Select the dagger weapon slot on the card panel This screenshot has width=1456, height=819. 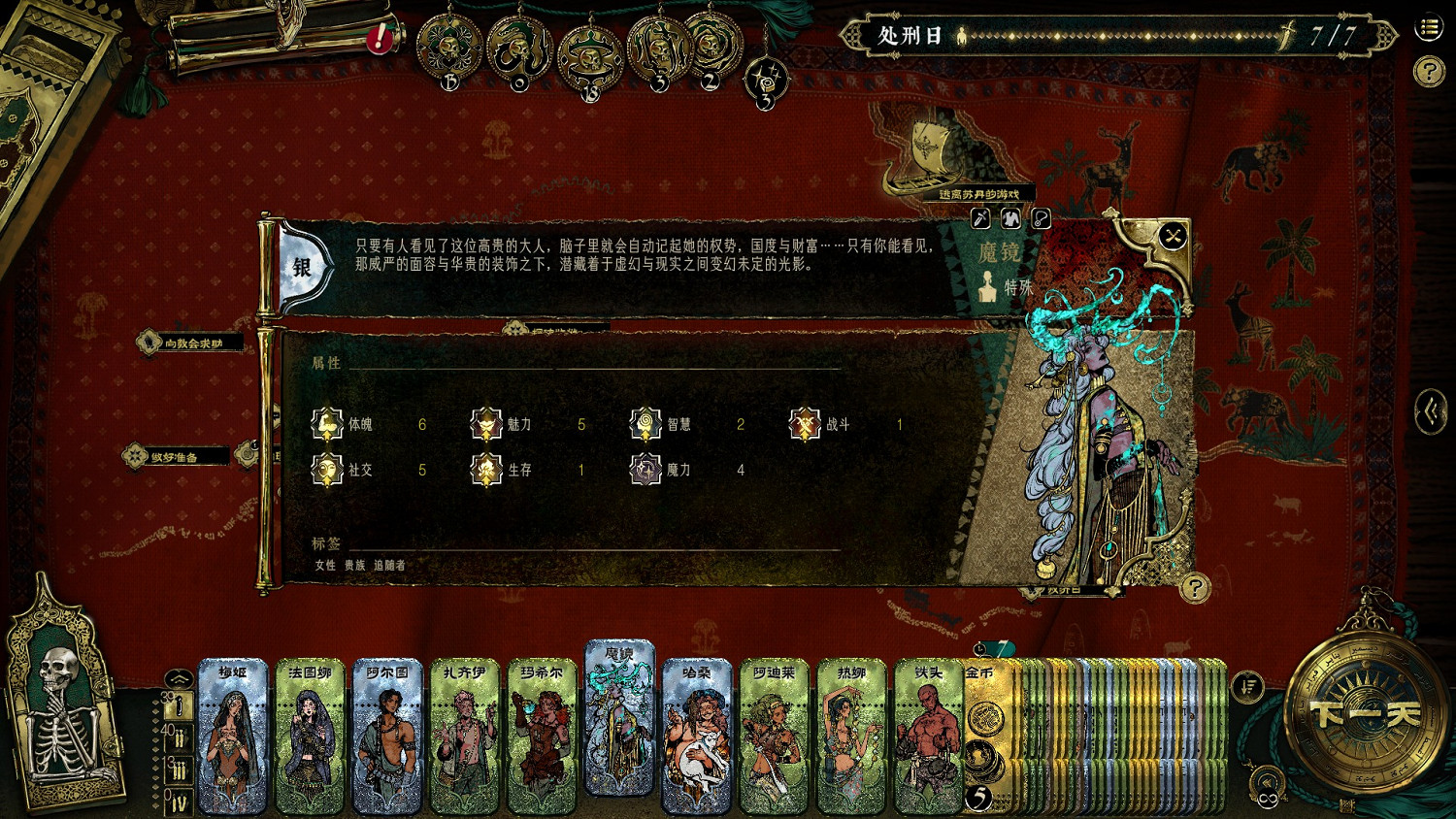(x=980, y=218)
